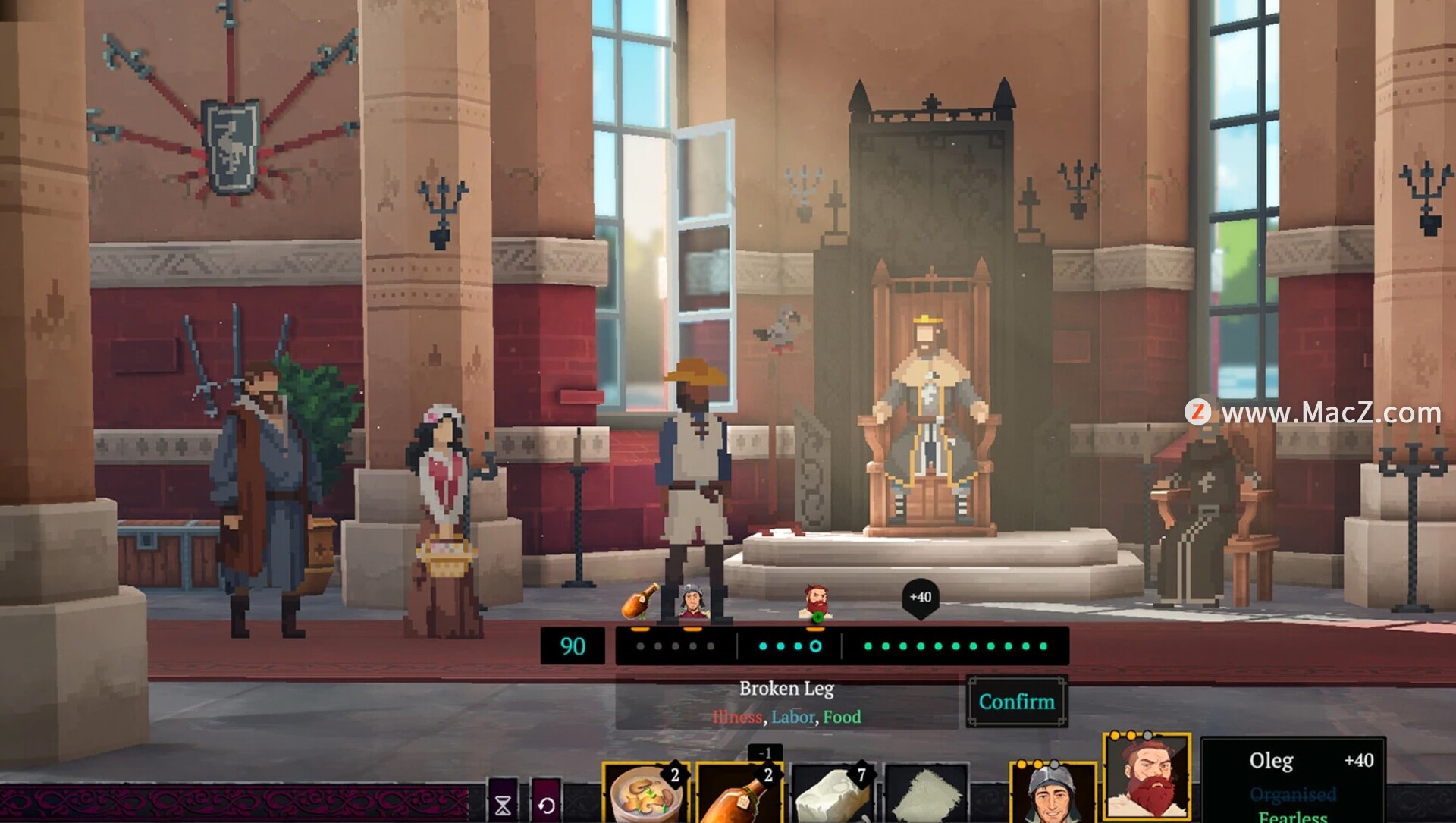
Task: Click the circular arrow undo button
Action: point(546,804)
